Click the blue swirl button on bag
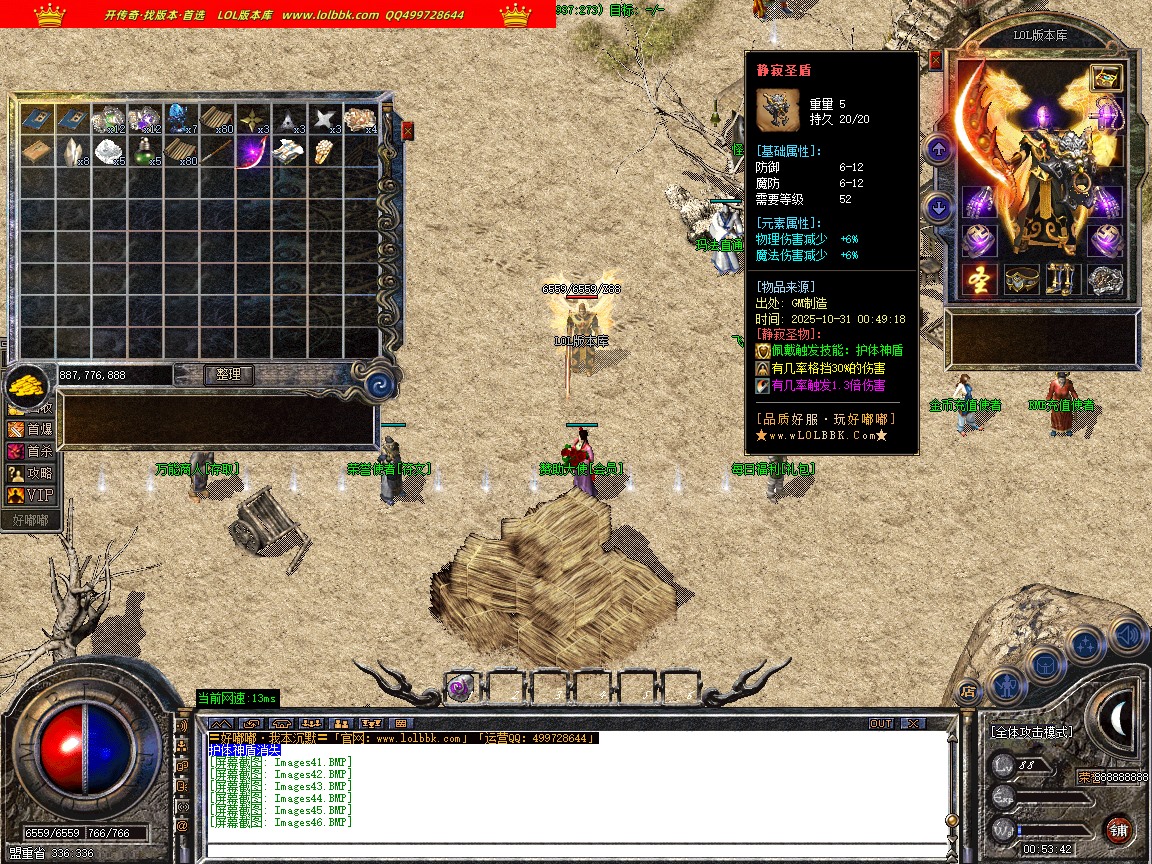 [x=378, y=385]
